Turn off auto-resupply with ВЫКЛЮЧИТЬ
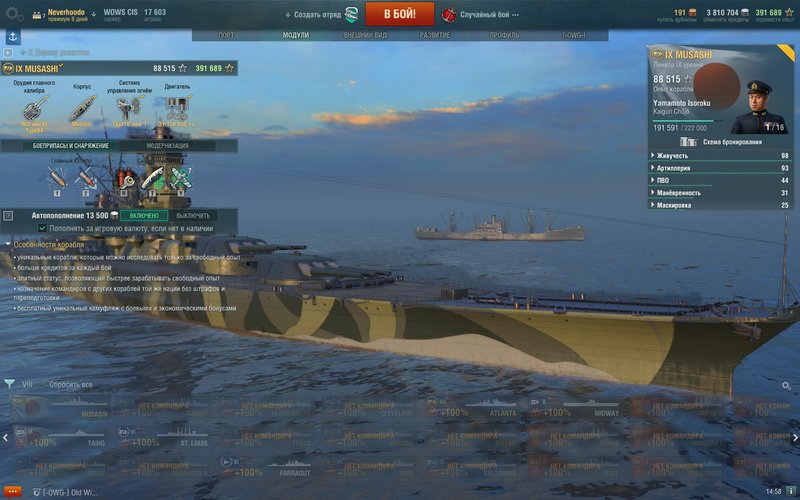The image size is (800, 500). pos(193,215)
